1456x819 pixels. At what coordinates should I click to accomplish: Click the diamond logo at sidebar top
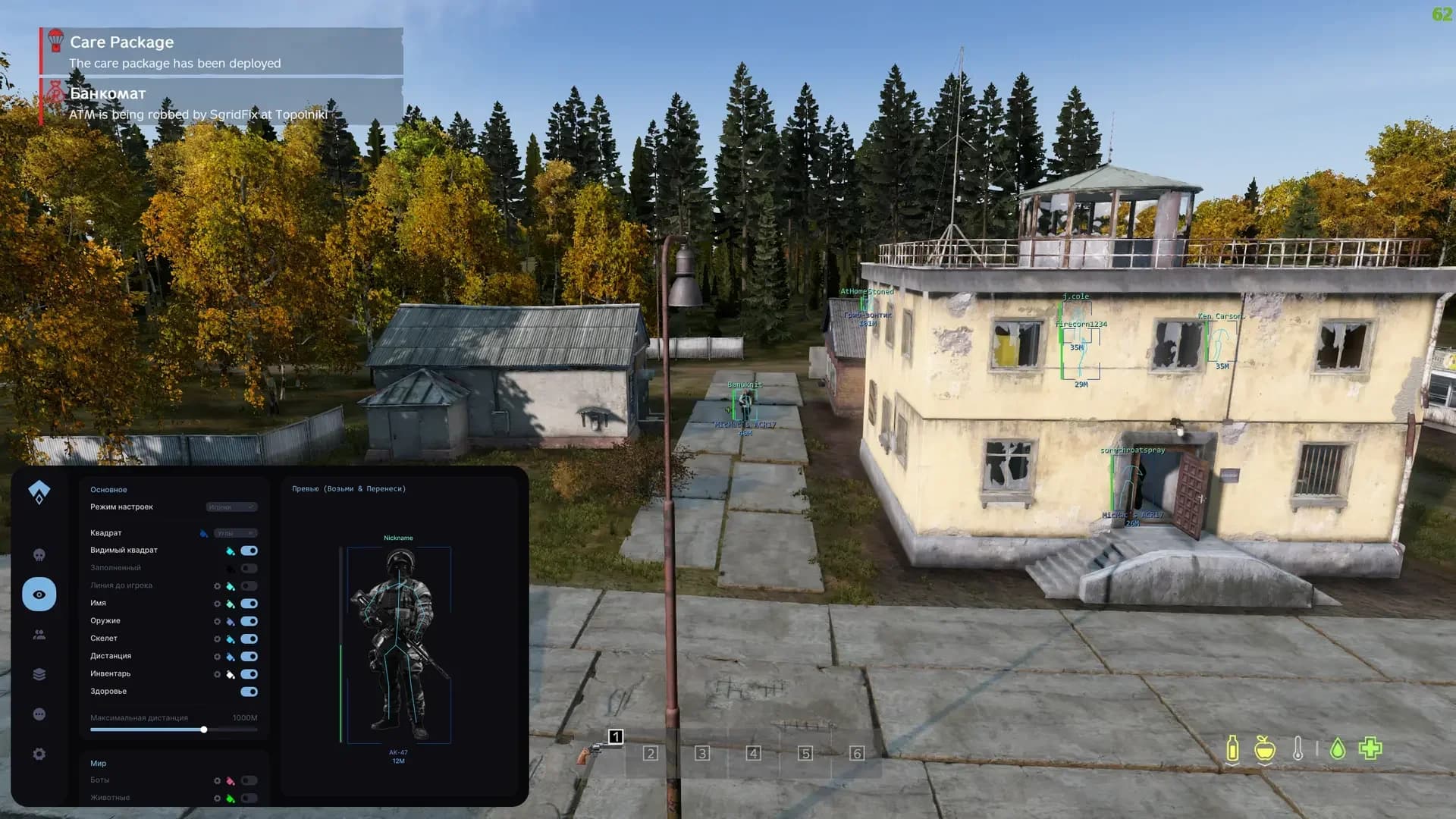tap(39, 491)
